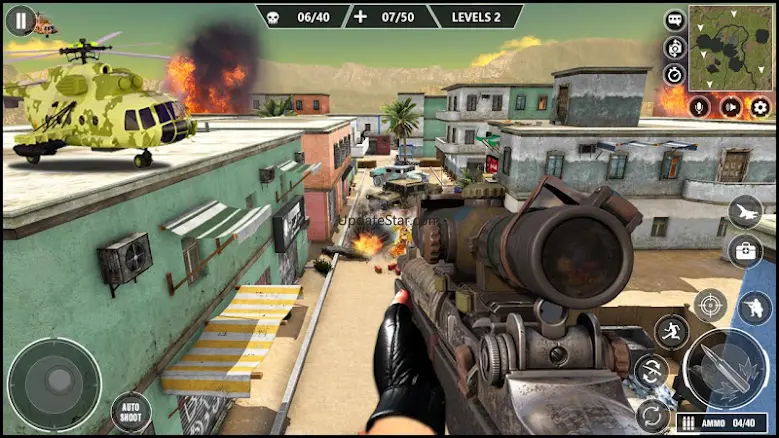Tap the kneeling soldier crouch button
779x438 pixels.
[x=755, y=310]
